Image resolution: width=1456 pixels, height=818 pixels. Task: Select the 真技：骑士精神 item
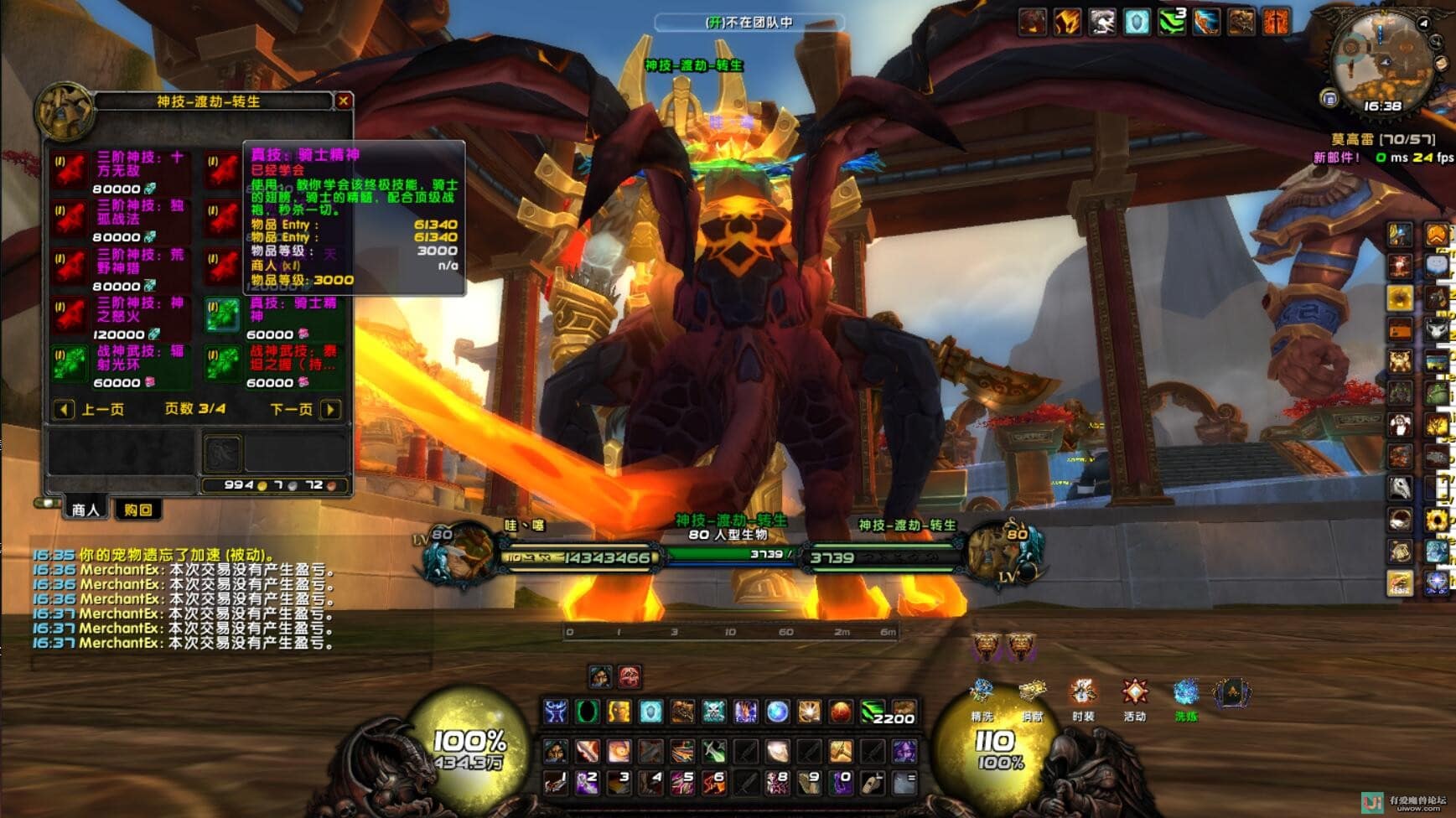pyautogui.click(x=223, y=316)
